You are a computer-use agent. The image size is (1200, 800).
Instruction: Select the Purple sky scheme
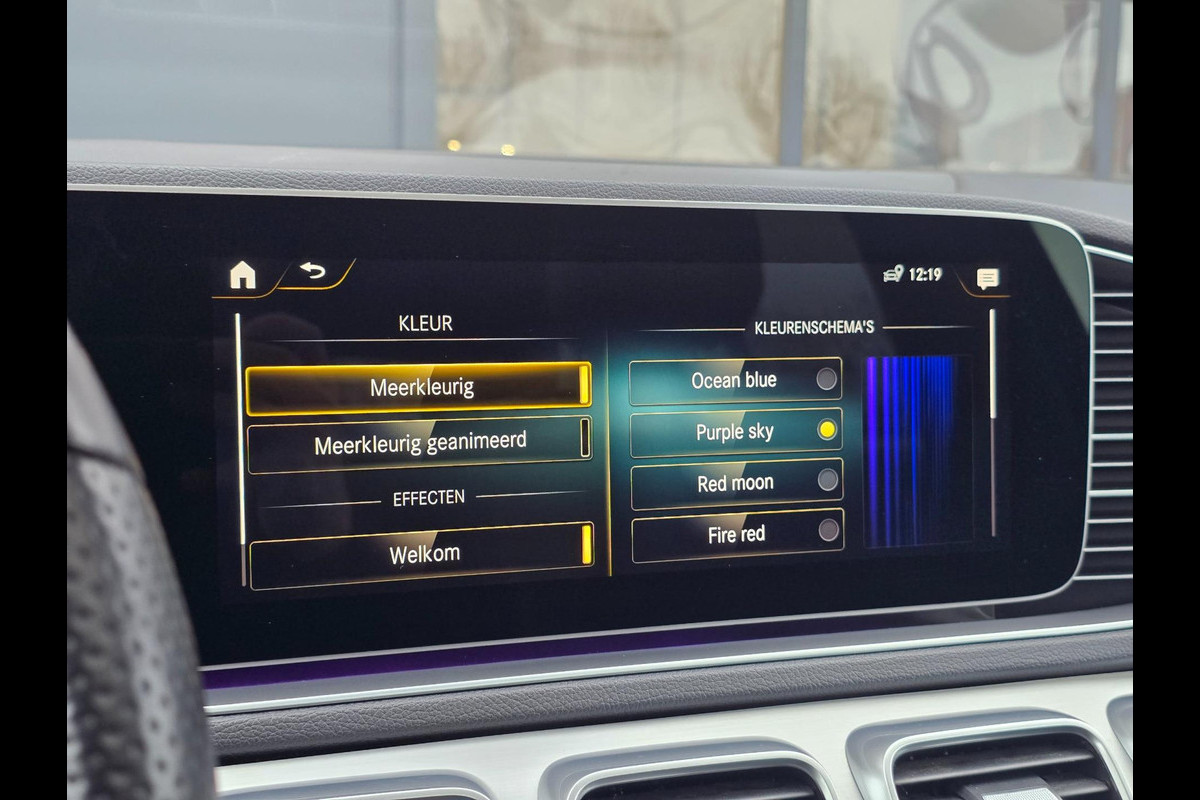tap(736, 432)
